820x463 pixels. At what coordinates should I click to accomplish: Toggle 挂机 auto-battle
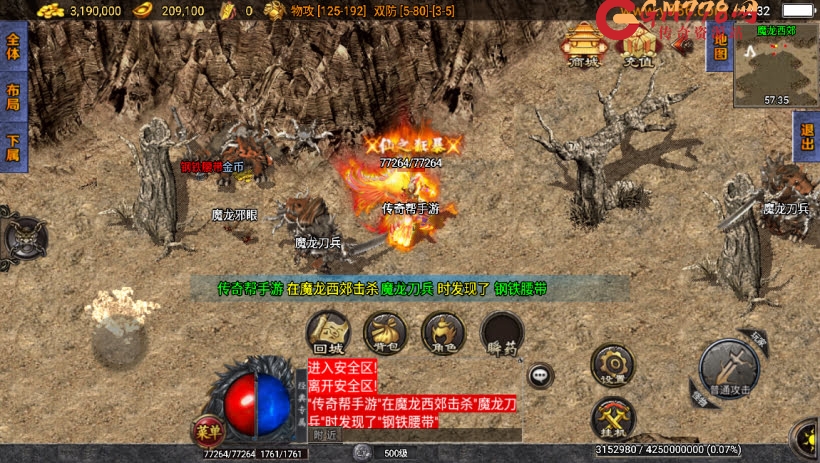tap(613, 417)
